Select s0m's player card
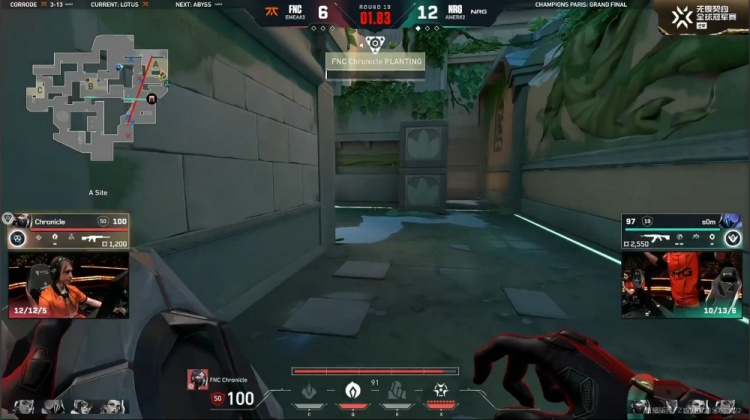Screen dimensions: 750x420 point(681,230)
